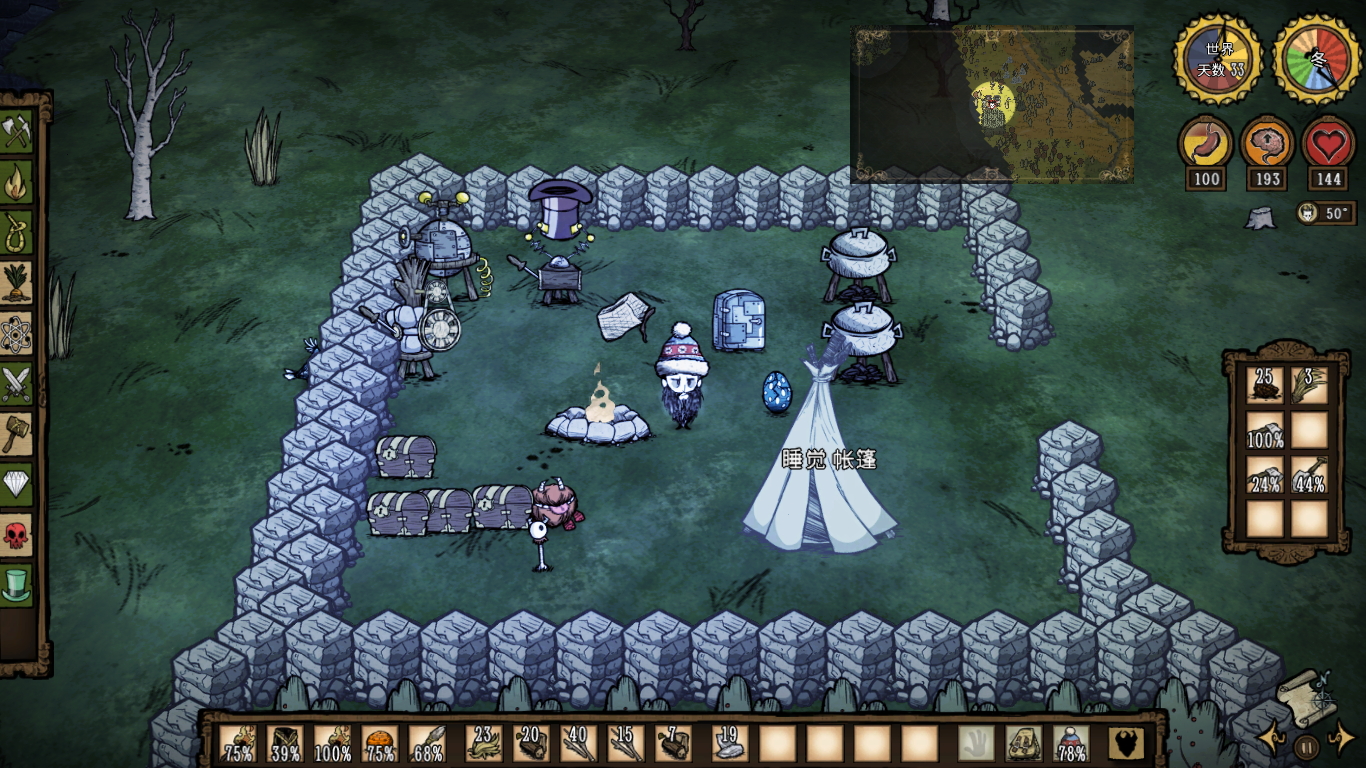Open the diamond Refine tab

pyautogui.click(x=17, y=485)
